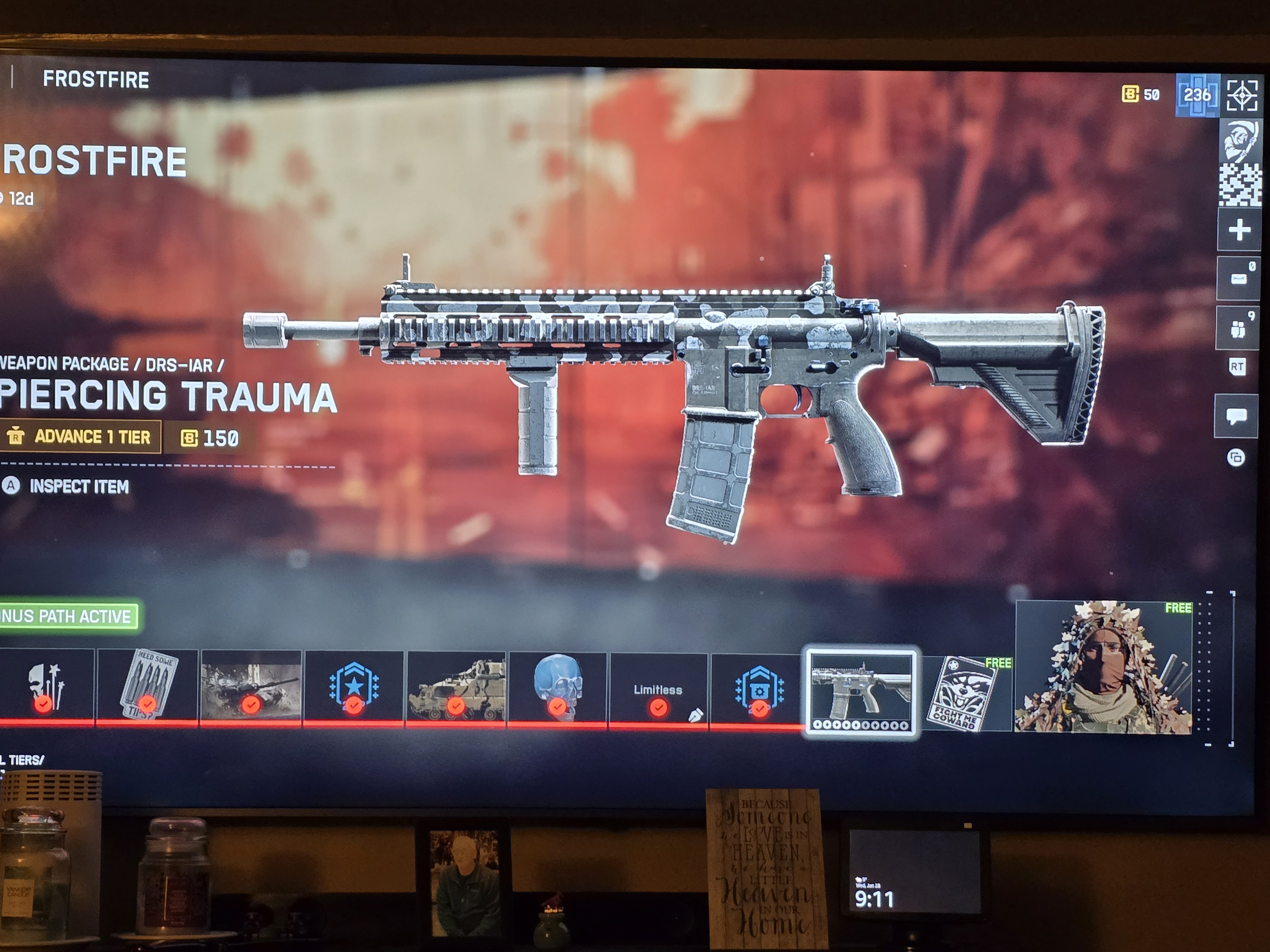1270x952 pixels.
Task: Select the Piercing Trauma DRS-IAR tier tile
Action: pos(861,693)
